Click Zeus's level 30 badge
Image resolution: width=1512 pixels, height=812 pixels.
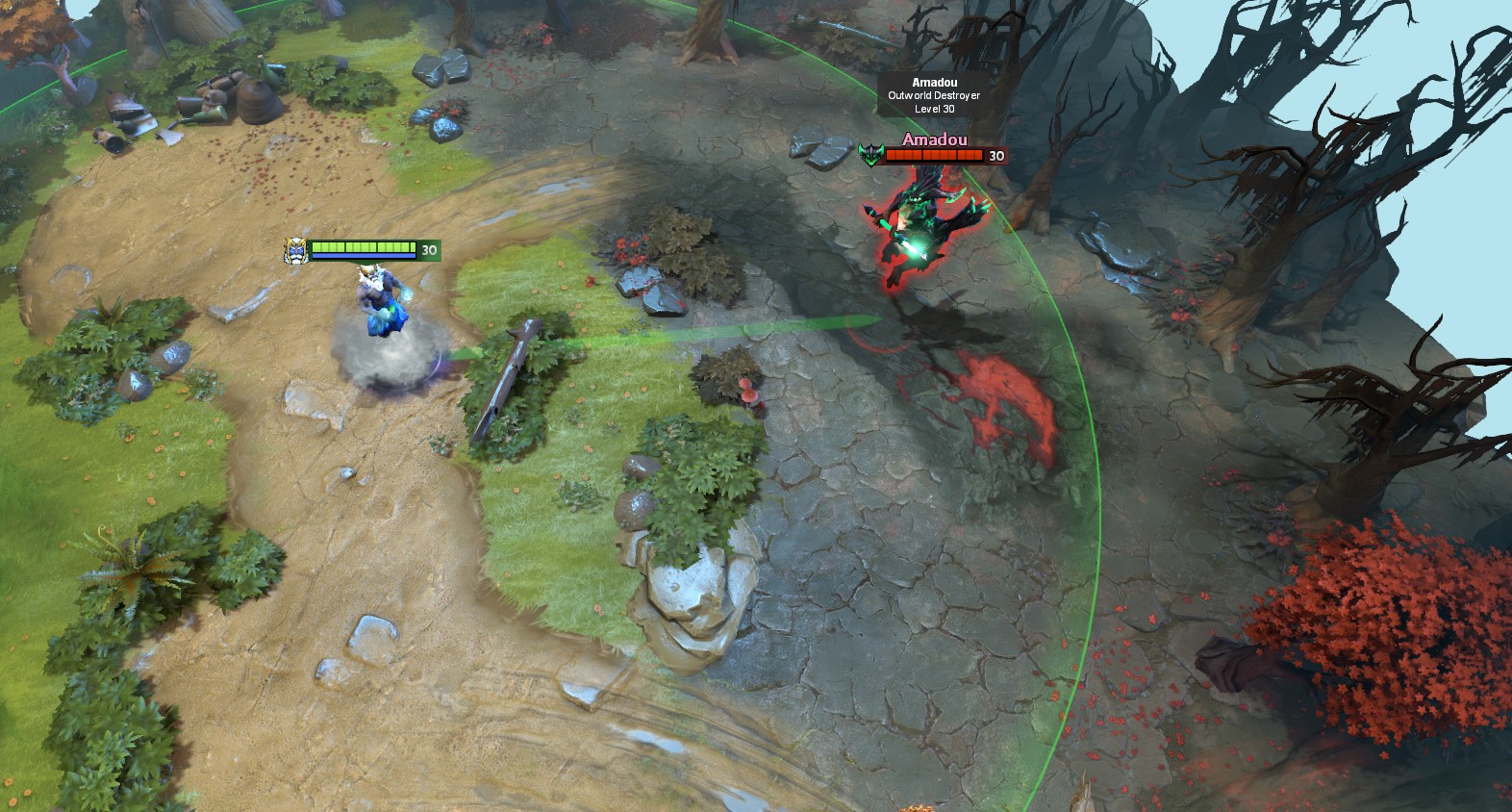429,247
